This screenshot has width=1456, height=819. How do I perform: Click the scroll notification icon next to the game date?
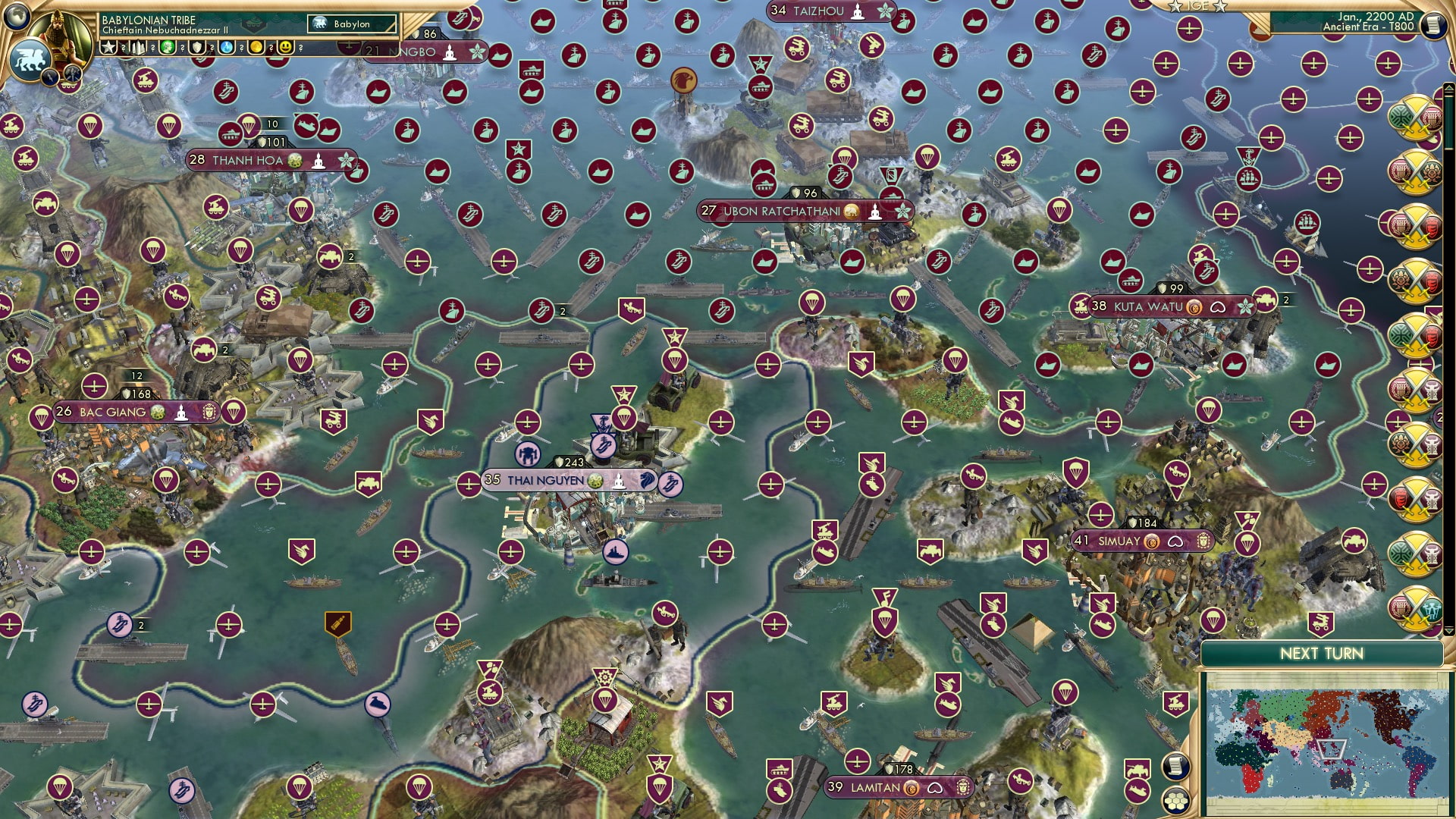[x=1434, y=24]
